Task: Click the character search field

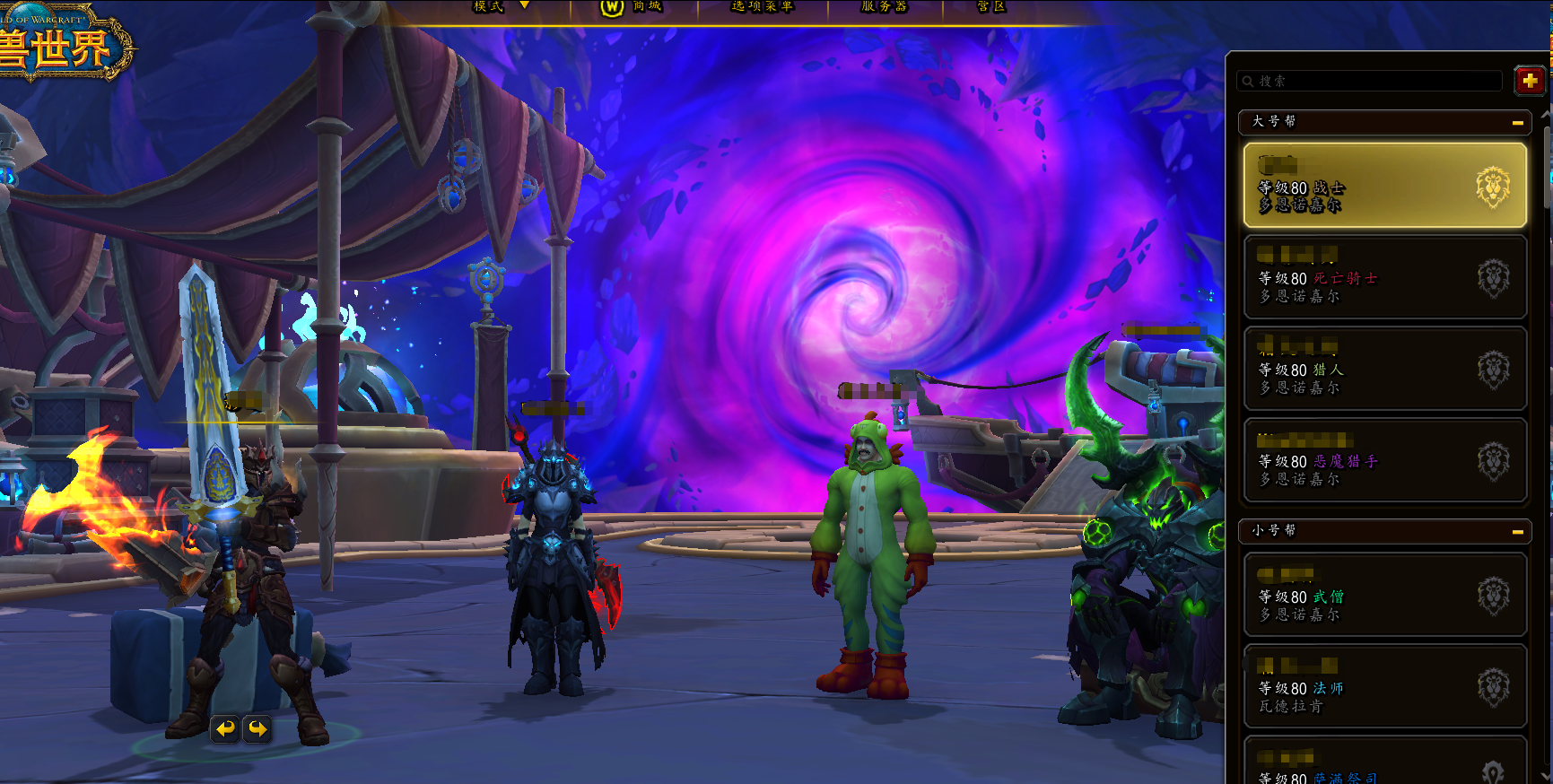Action: [x=1371, y=81]
